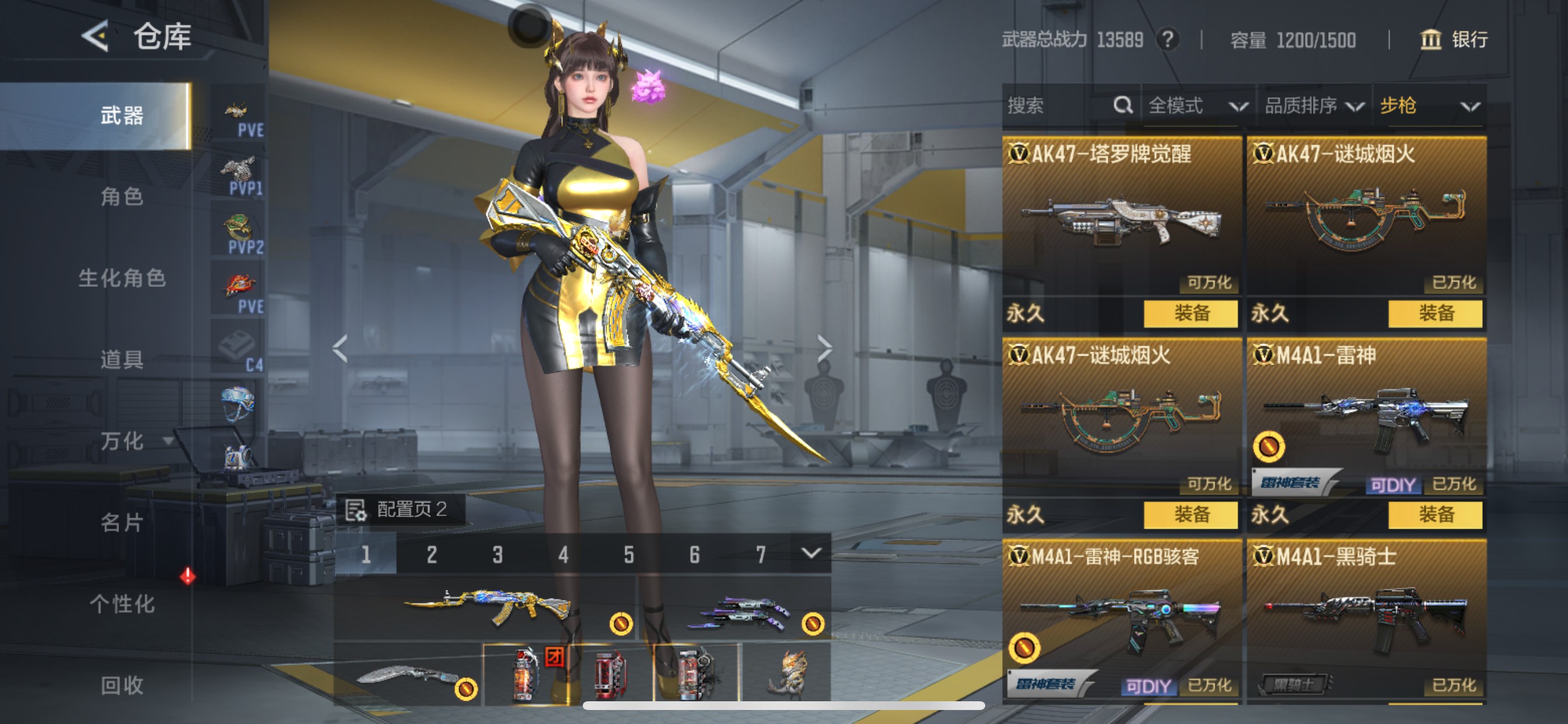Image resolution: width=1568 pixels, height=724 pixels.
Task: Choose the 个性化 customization category
Action: point(122,604)
